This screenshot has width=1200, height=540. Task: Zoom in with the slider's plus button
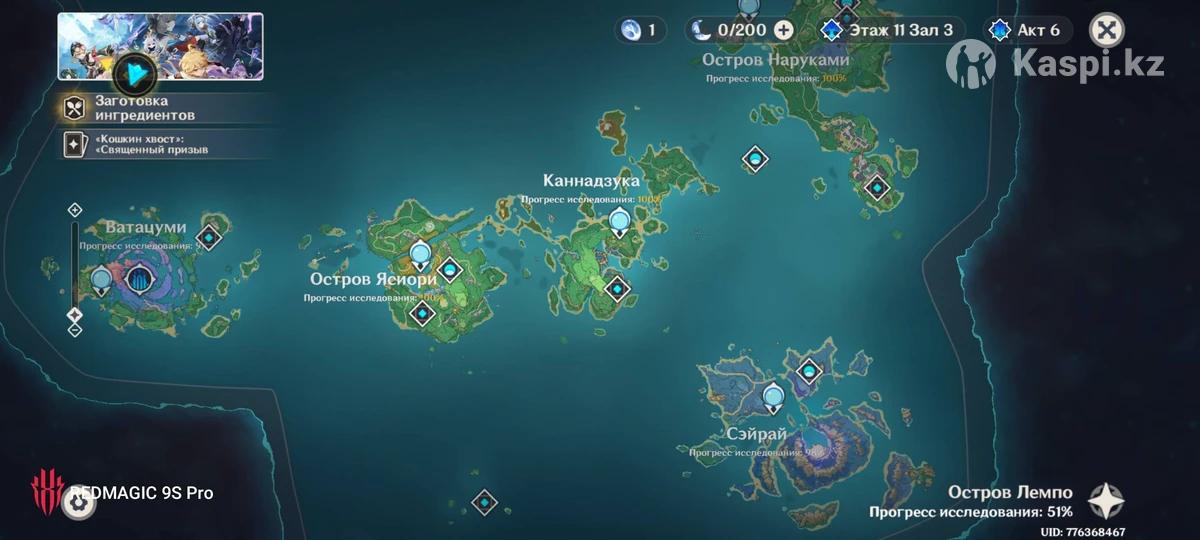[x=74, y=210]
